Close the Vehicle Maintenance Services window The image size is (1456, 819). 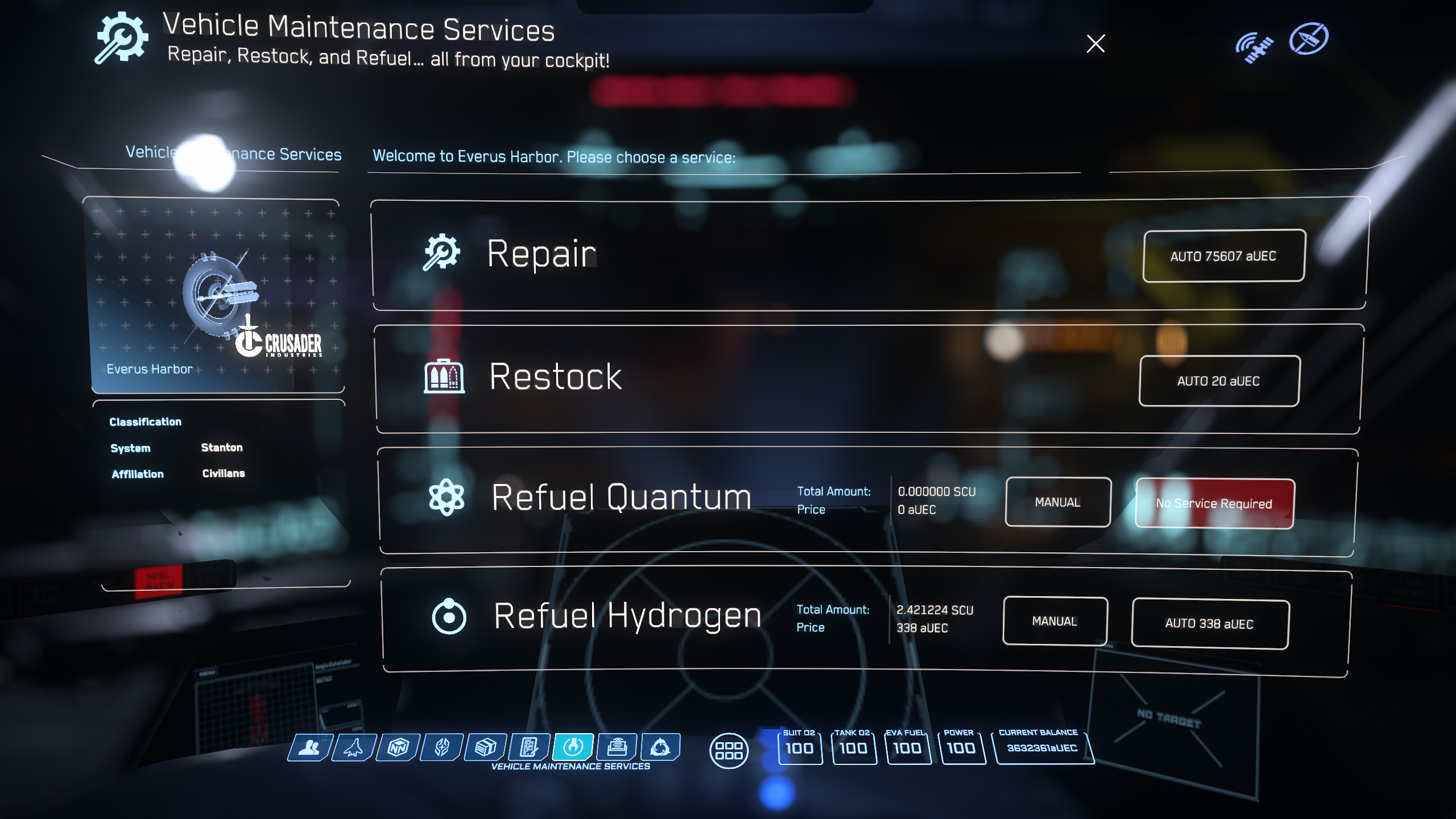tap(1095, 44)
